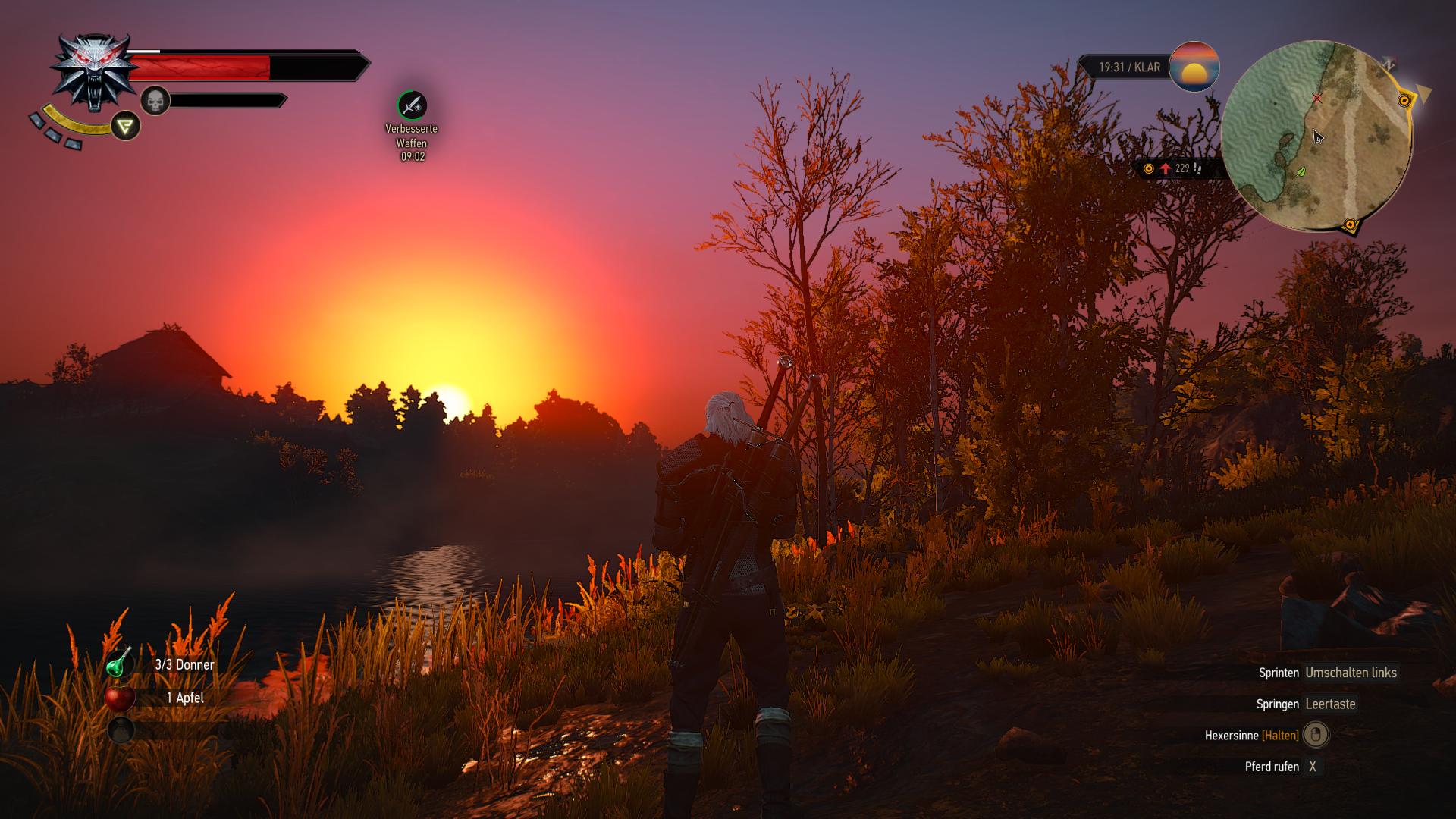This screenshot has height=819, width=1456.
Task: Click the objective distance tracker showing 229
Action: [x=1175, y=168]
